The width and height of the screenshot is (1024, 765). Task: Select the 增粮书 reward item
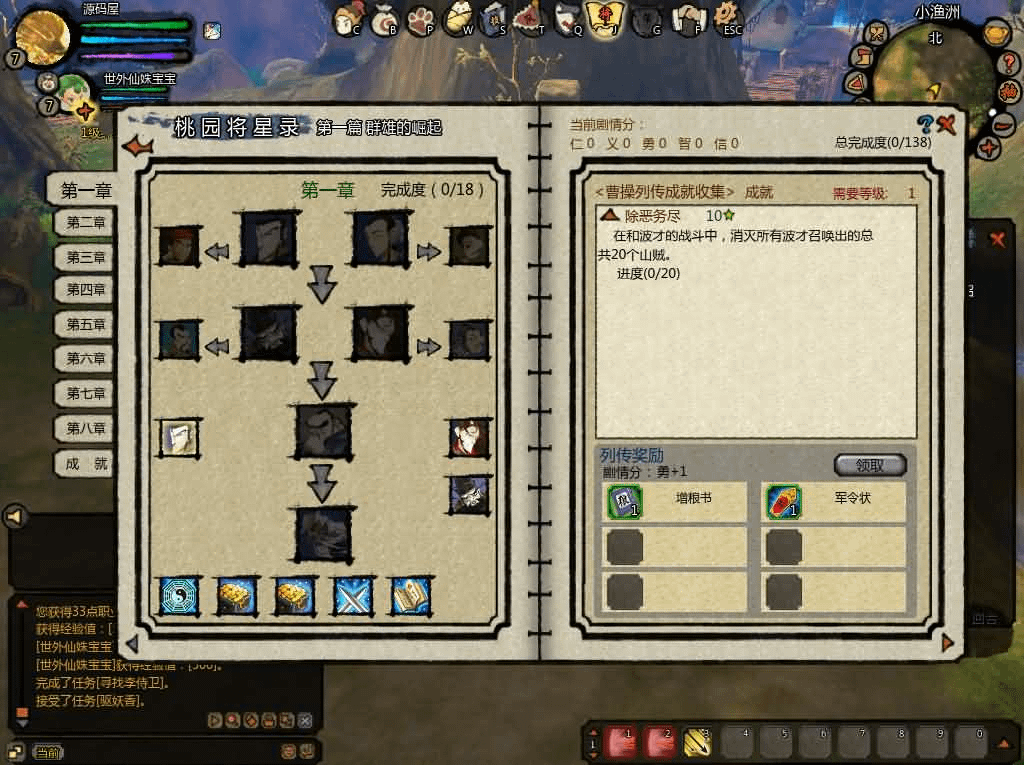(x=624, y=502)
